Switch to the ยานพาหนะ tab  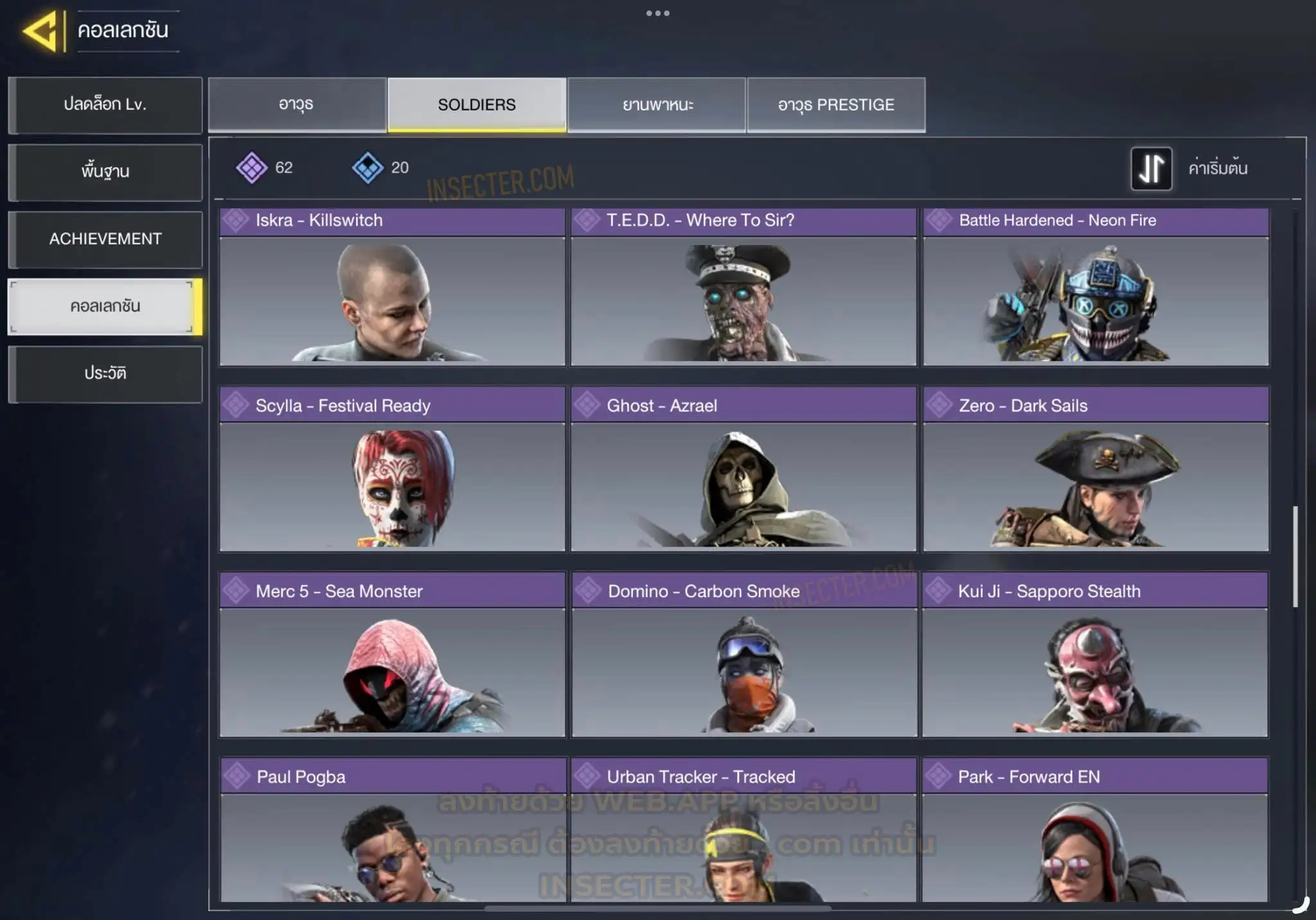657,105
